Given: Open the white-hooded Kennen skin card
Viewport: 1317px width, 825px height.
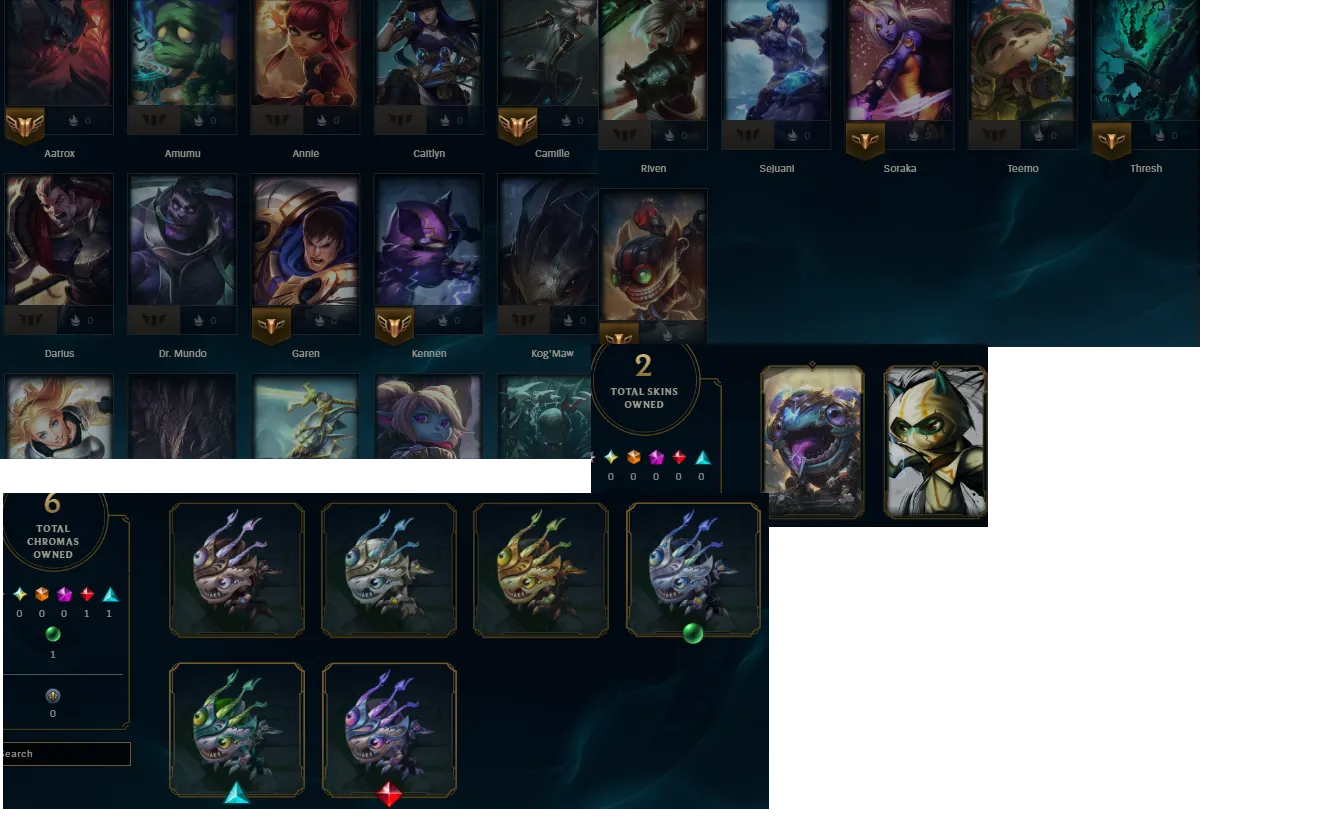Looking at the screenshot, I should tap(936, 442).
